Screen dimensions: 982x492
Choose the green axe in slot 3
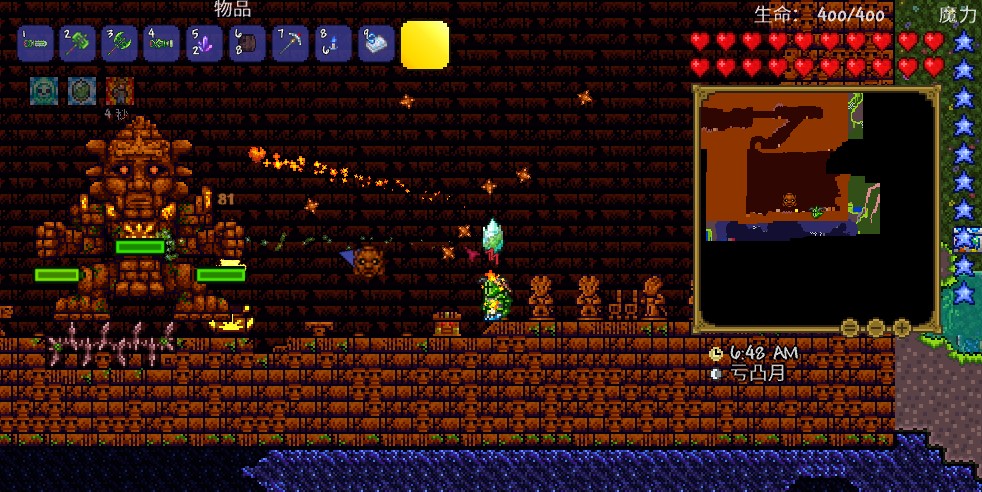(120, 45)
